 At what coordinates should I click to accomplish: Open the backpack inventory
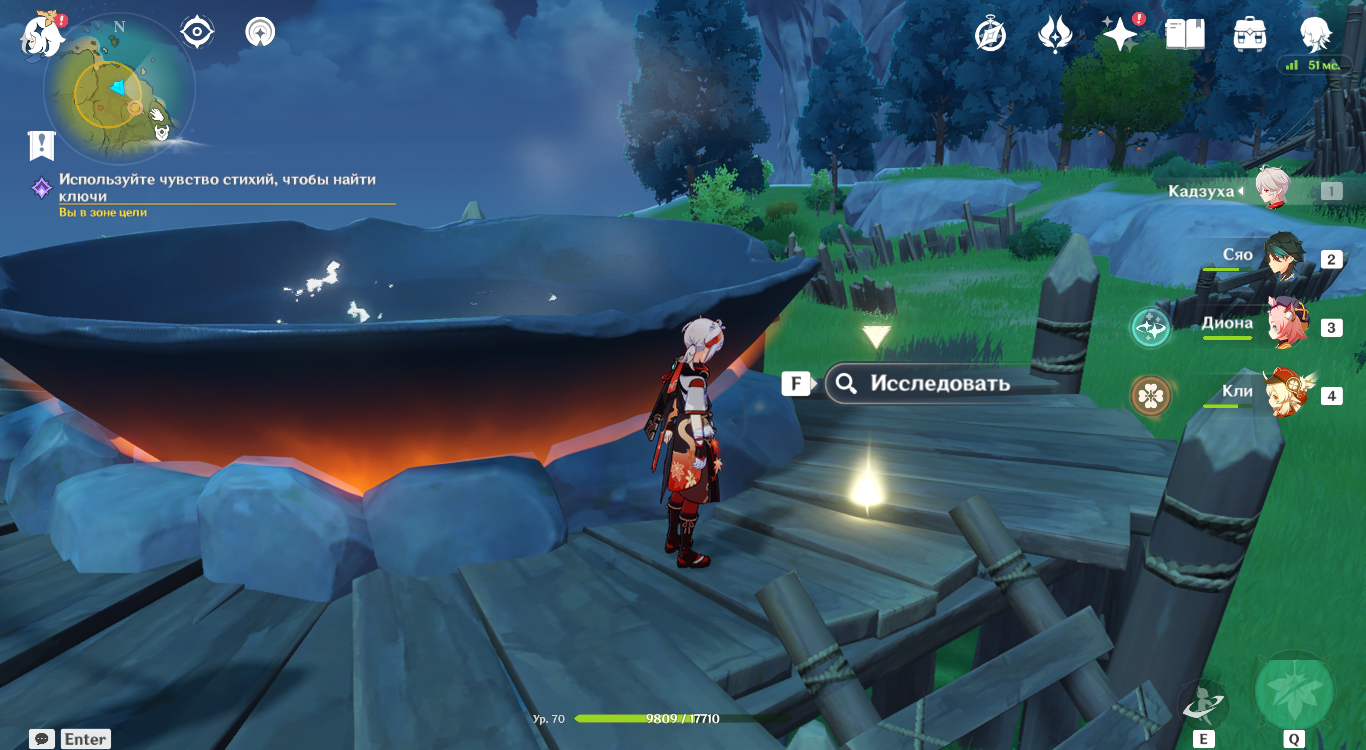pyautogui.click(x=1250, y=35)
